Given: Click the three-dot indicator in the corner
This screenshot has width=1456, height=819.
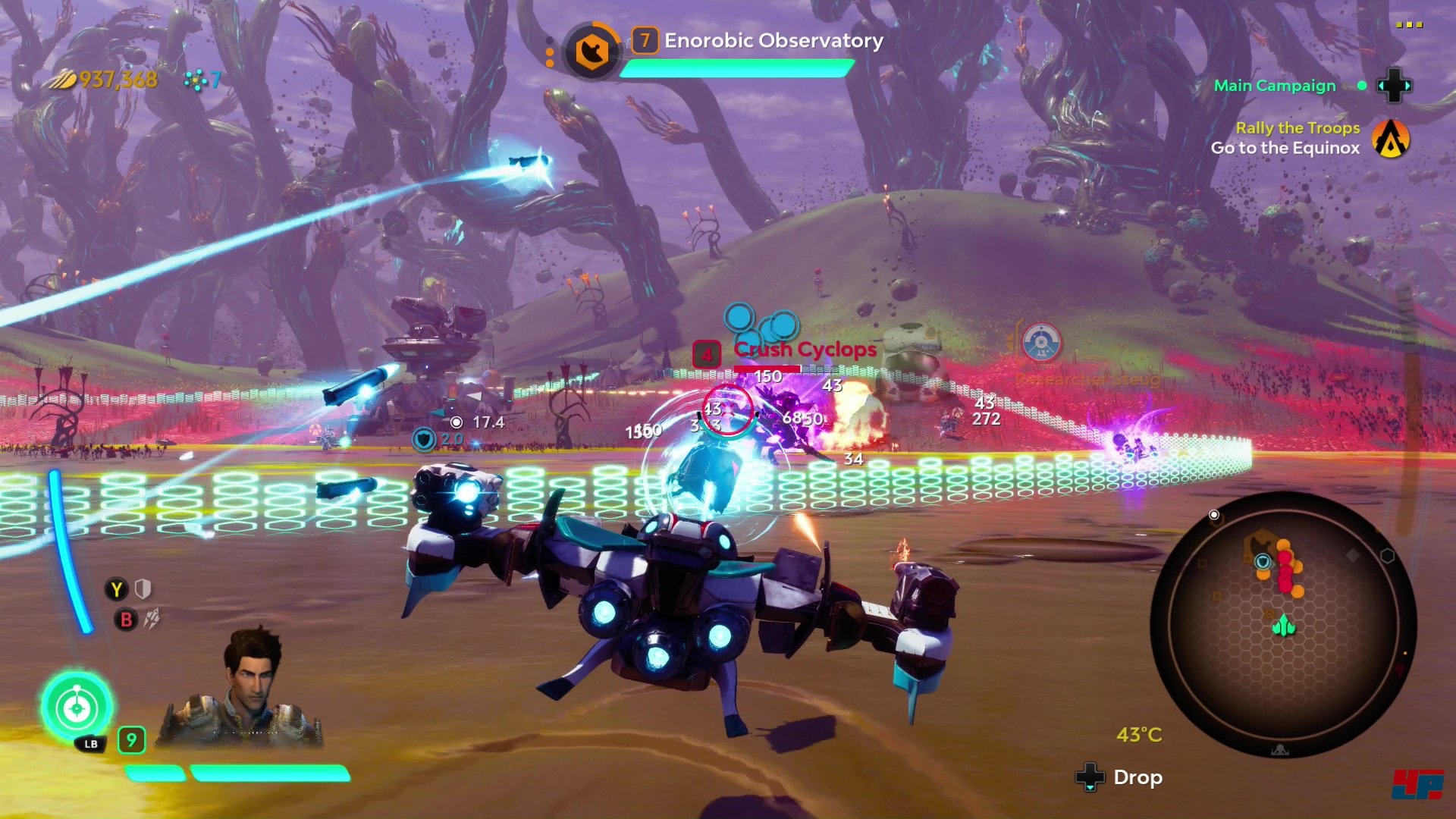Looking at the screenshot, I should coord(1409,25).
